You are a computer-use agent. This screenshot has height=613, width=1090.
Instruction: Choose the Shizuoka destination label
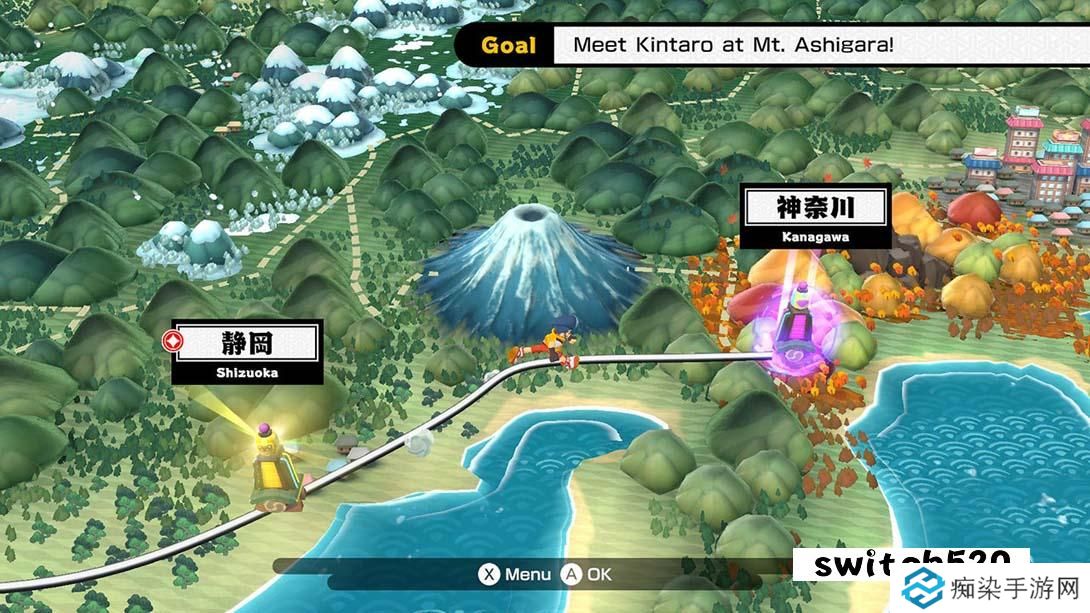point(247,352)
